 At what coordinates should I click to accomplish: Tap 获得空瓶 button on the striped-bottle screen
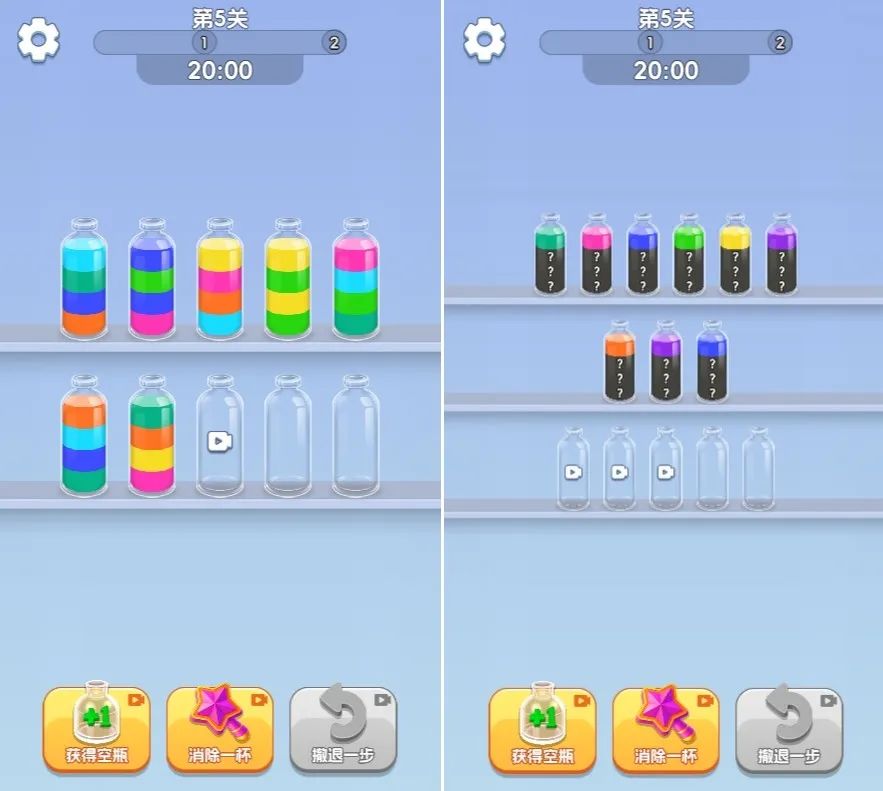click(x=96, y=729)
